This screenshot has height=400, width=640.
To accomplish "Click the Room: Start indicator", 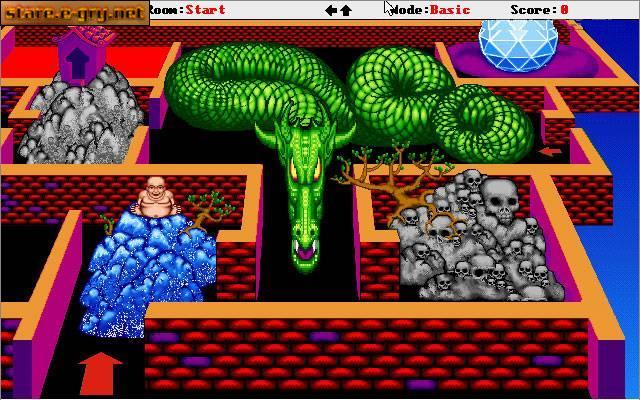I will click(190, 10).
